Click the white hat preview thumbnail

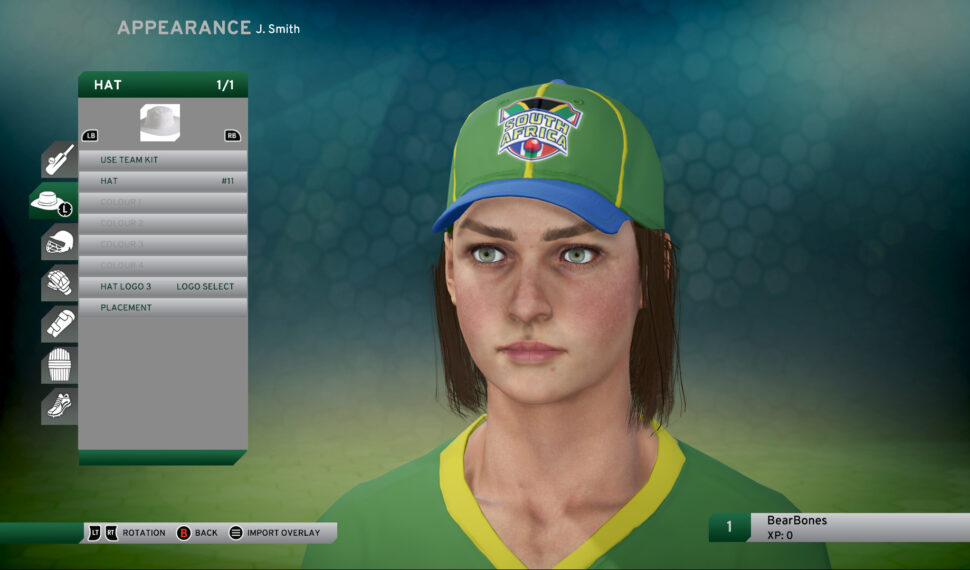pyautogui.click(x=160, y=123)
